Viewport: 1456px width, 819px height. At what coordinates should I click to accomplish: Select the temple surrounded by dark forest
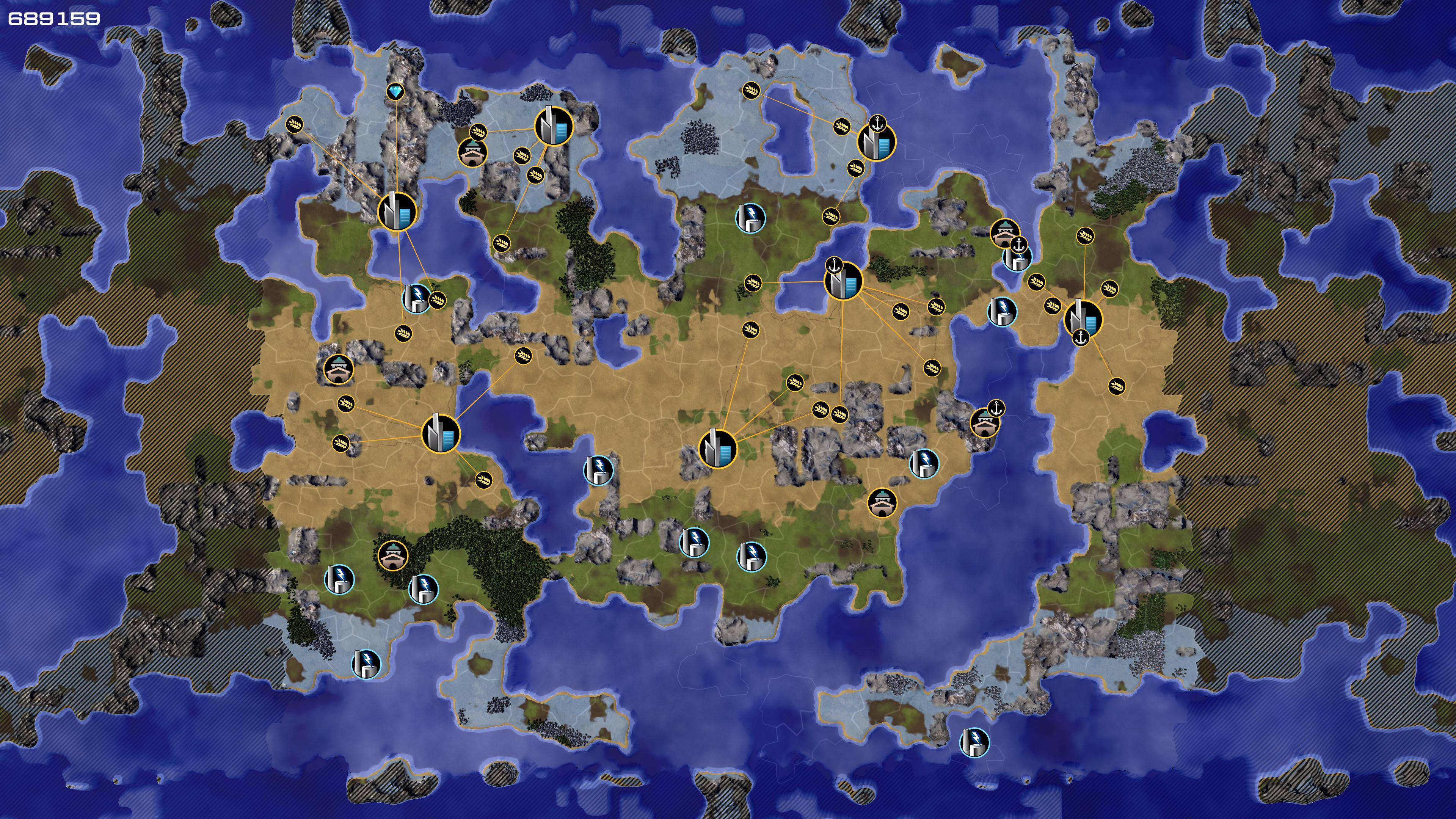coord(393,555)
